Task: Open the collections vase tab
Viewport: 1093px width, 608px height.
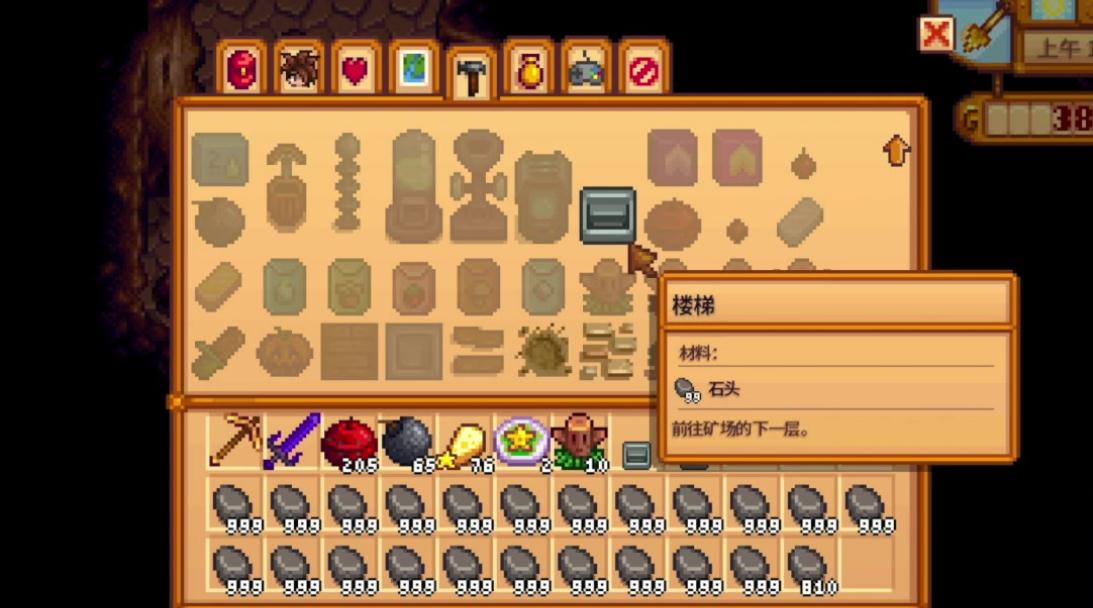Action: click(528, 71)
